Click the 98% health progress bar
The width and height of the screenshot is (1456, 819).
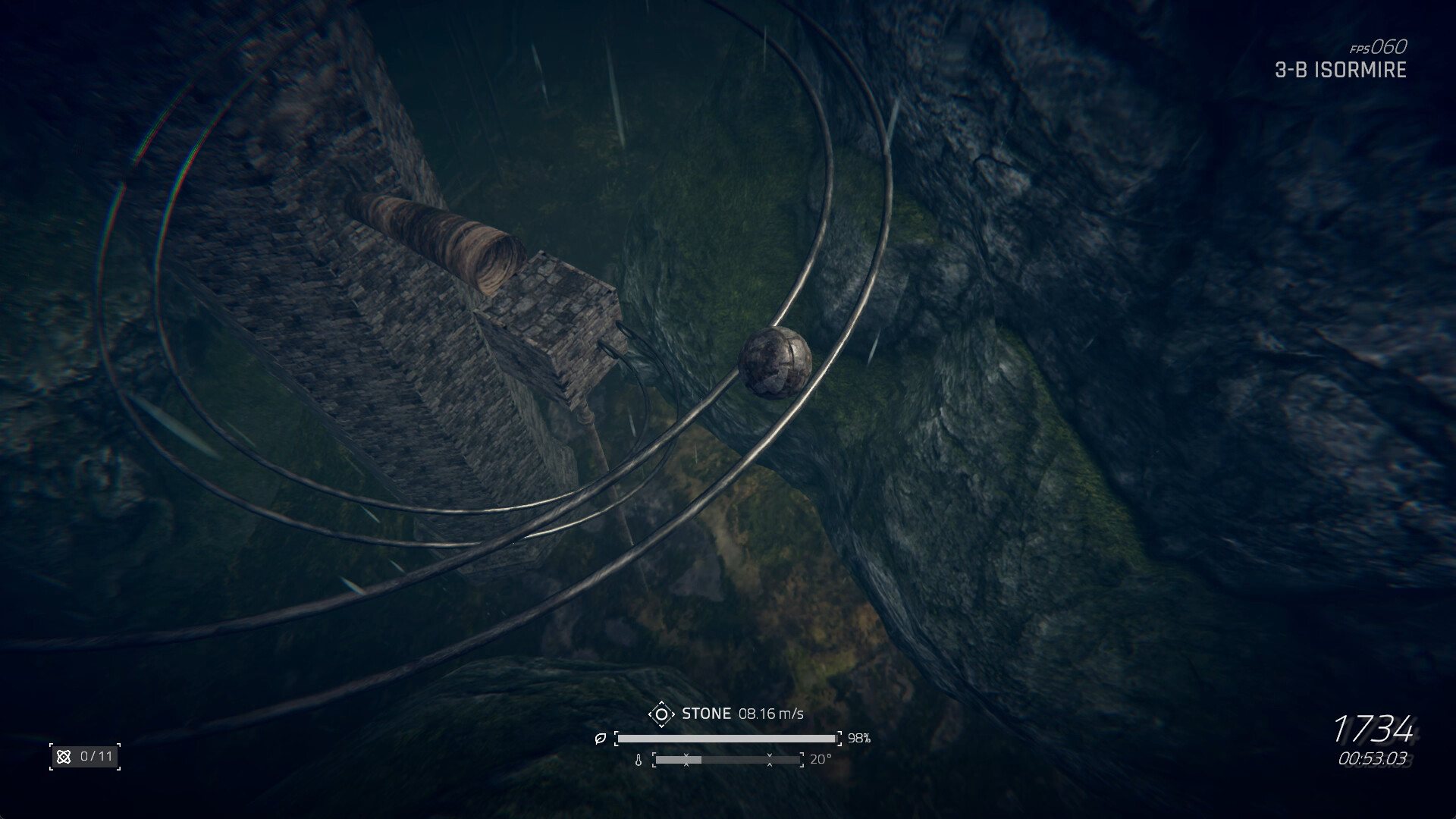(x=728, y=738)
